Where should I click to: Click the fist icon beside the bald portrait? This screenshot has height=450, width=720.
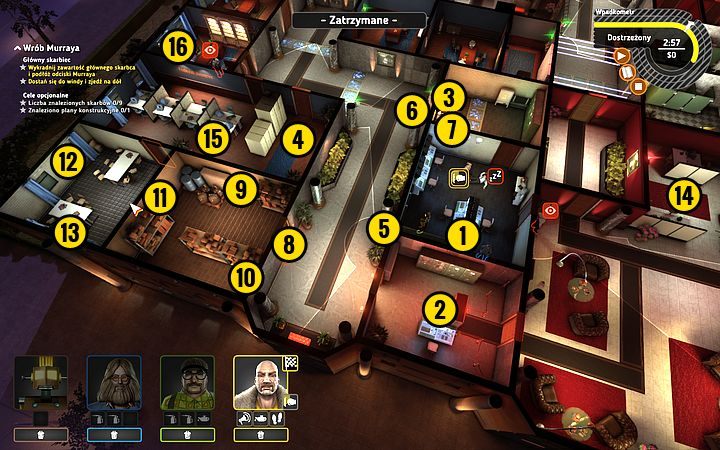(293, 401)
